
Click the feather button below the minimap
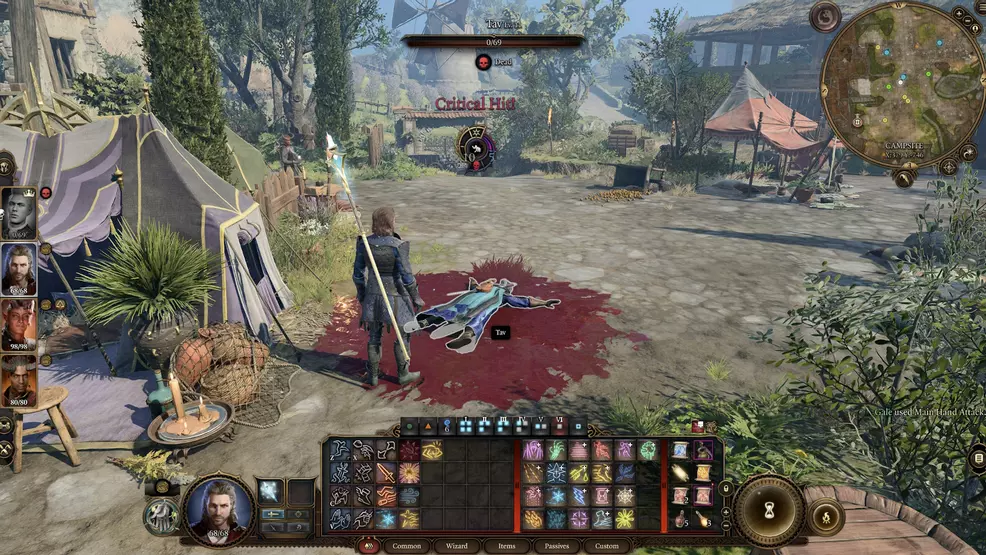click(x=903, y=178)
